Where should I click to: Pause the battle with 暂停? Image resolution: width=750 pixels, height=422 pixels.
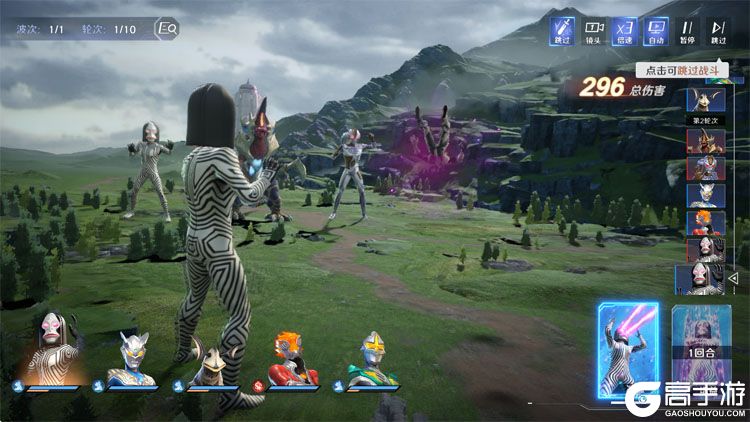tap(688, 32)
